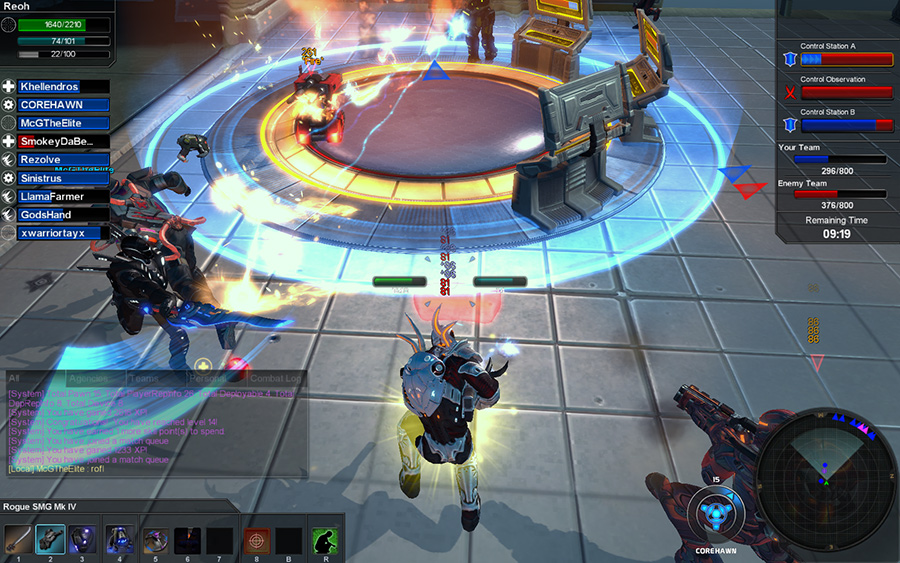This screenshot has height=563, width=900.
Task: Equip the Rogue SMG in slot 2
Action: tap(51, 540)
